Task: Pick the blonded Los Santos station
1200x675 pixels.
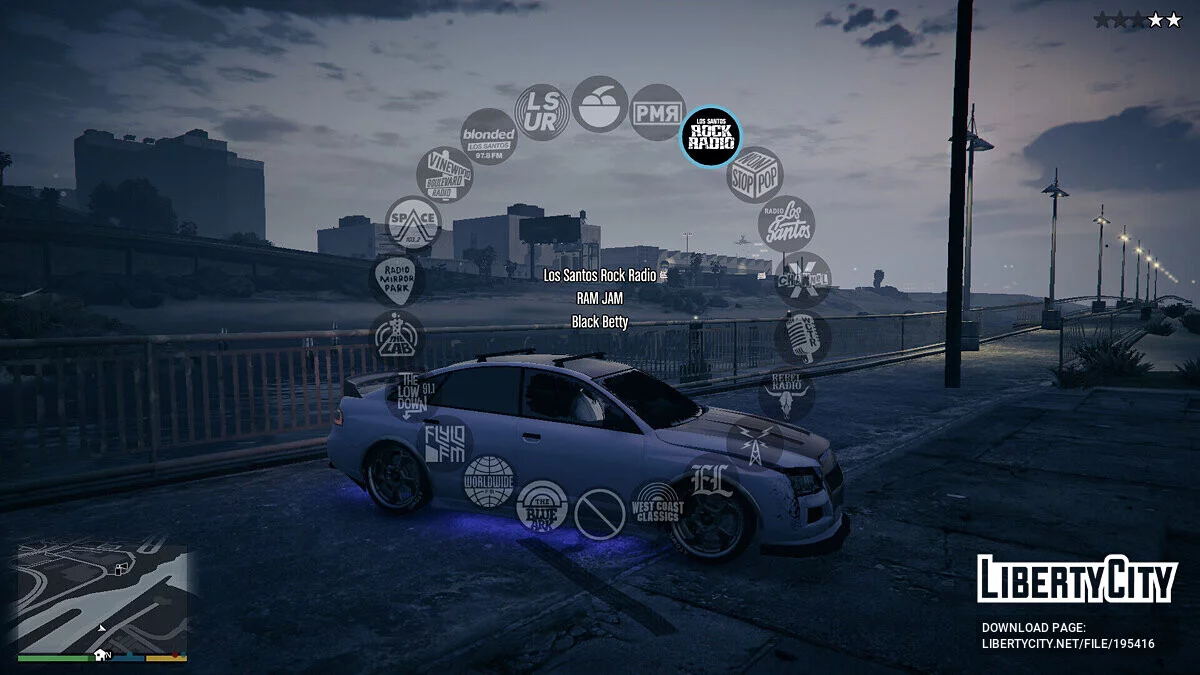Action: 489,136
